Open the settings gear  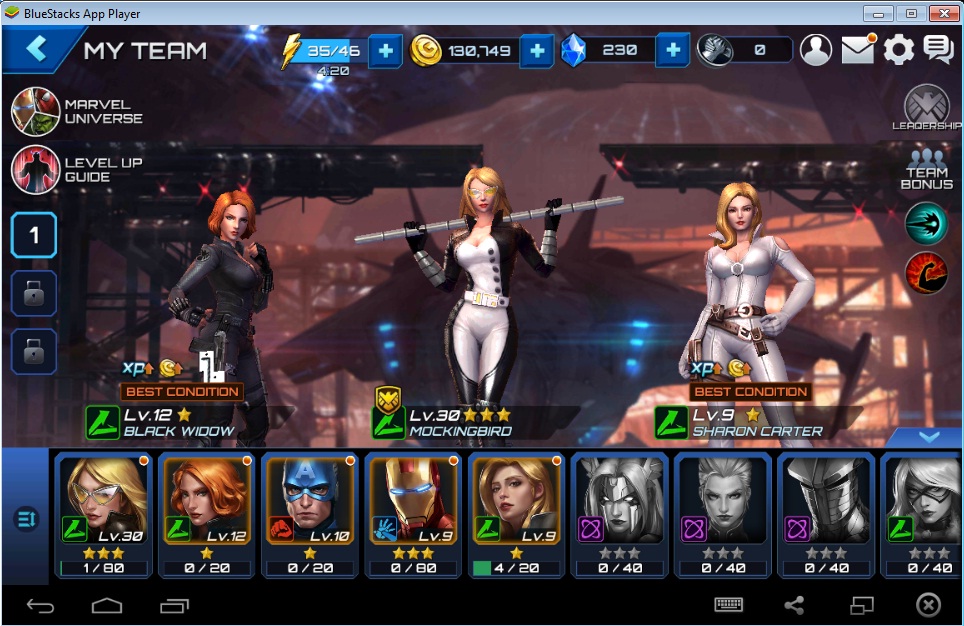tap(898, 50)
